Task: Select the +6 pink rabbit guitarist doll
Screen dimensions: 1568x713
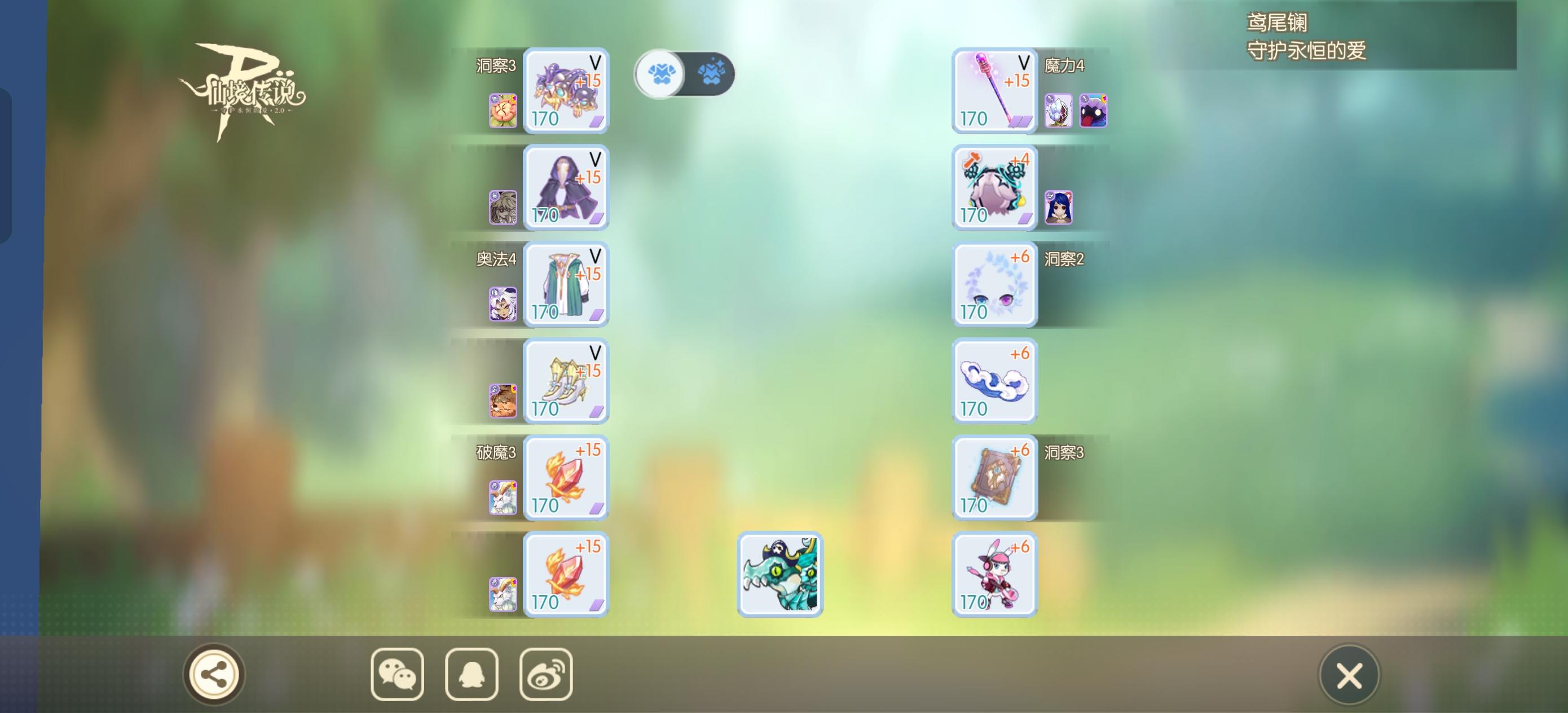Action: pyautogui.click(x=993, y=573)
